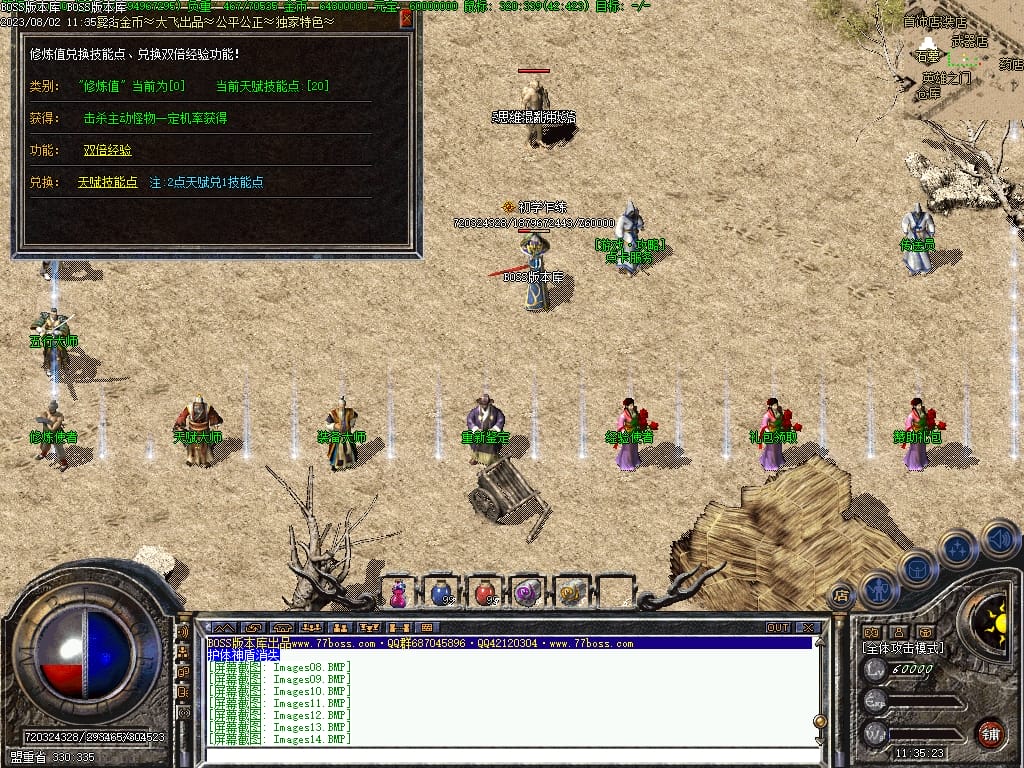The width and height of the screenshot is (1024, 768).
Task: Click the chat scrollbar handle
Action: click(x=820, y=722)
